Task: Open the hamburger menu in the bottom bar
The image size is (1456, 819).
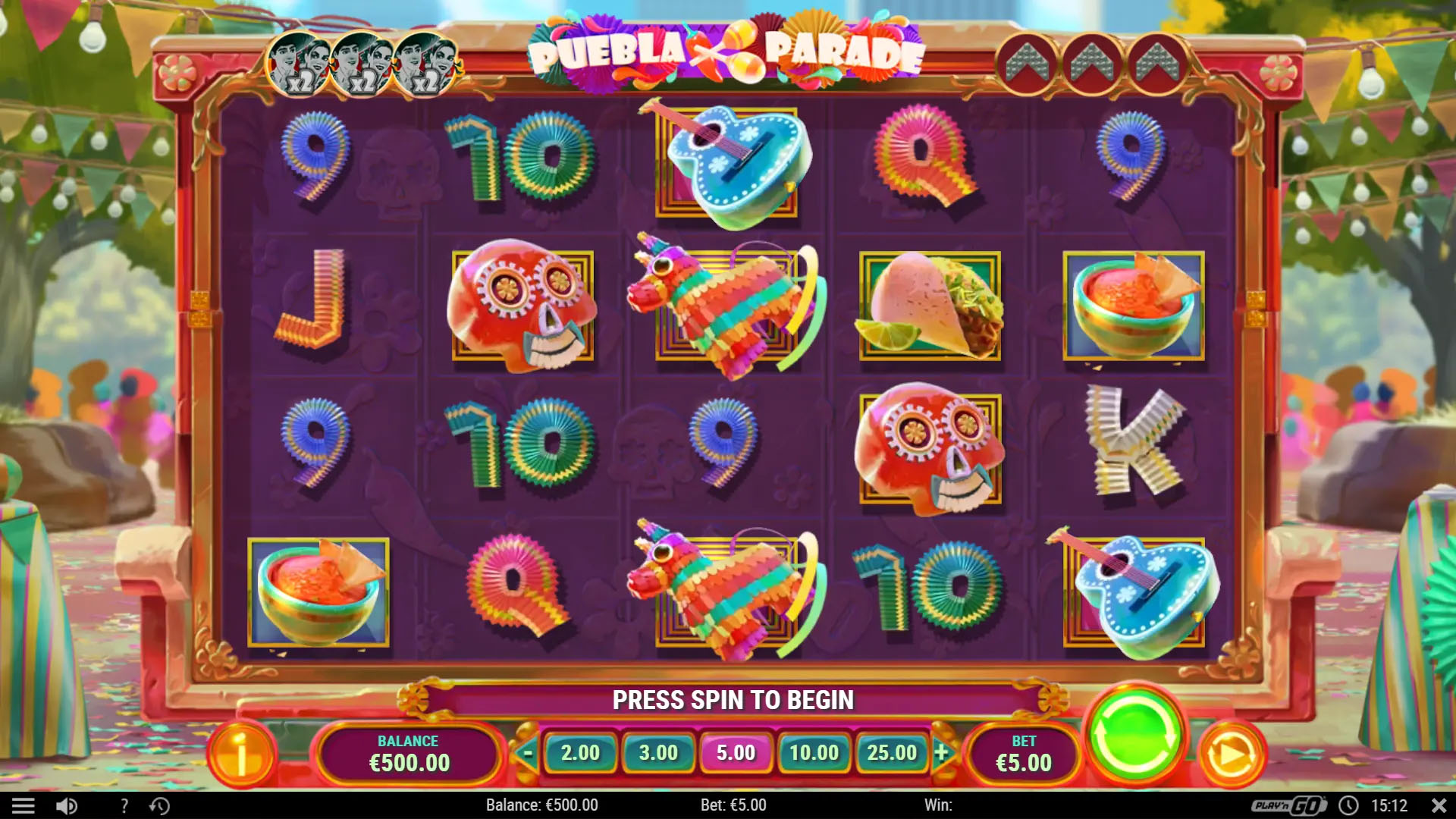Action: point(24,805)
